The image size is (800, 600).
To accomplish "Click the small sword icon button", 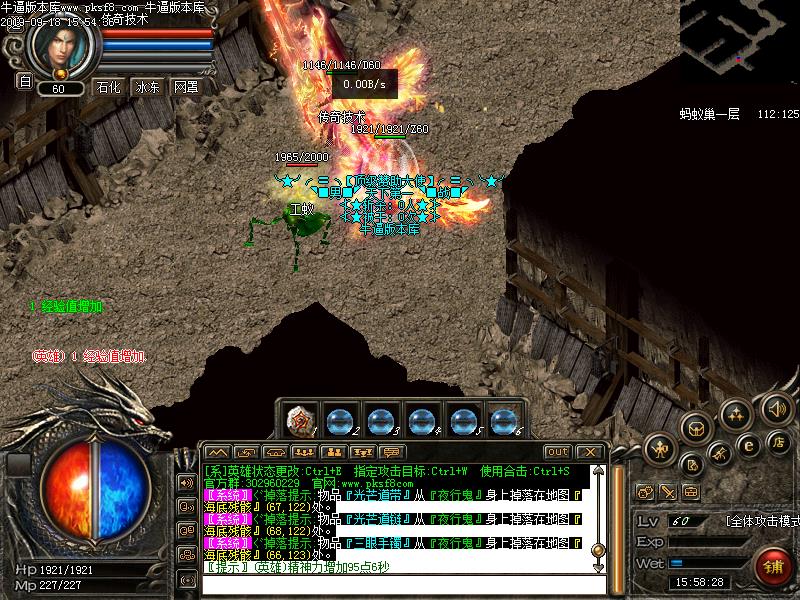I will pyautogui.click(x=668, y=492).
